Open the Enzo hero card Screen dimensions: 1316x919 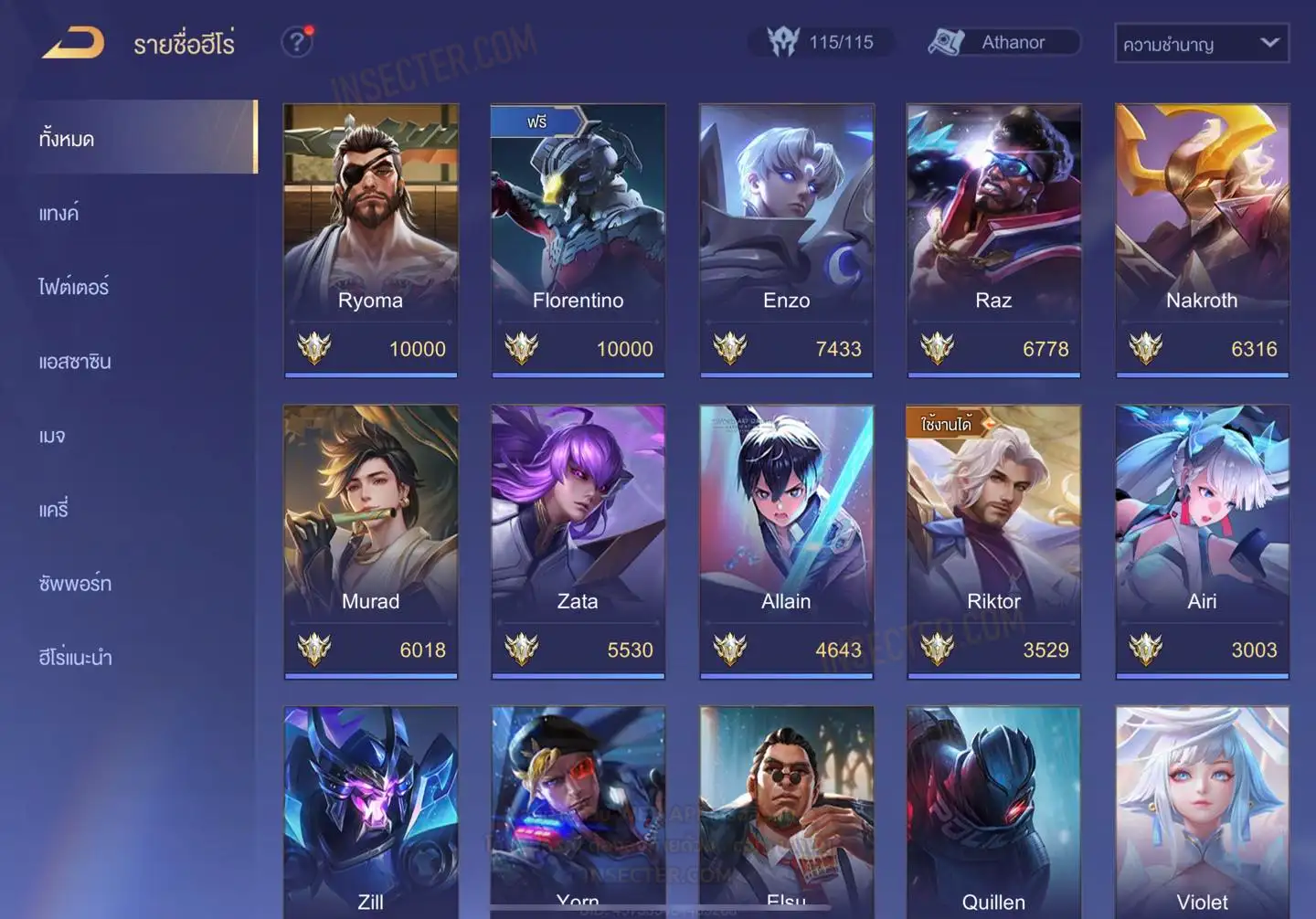786,239
